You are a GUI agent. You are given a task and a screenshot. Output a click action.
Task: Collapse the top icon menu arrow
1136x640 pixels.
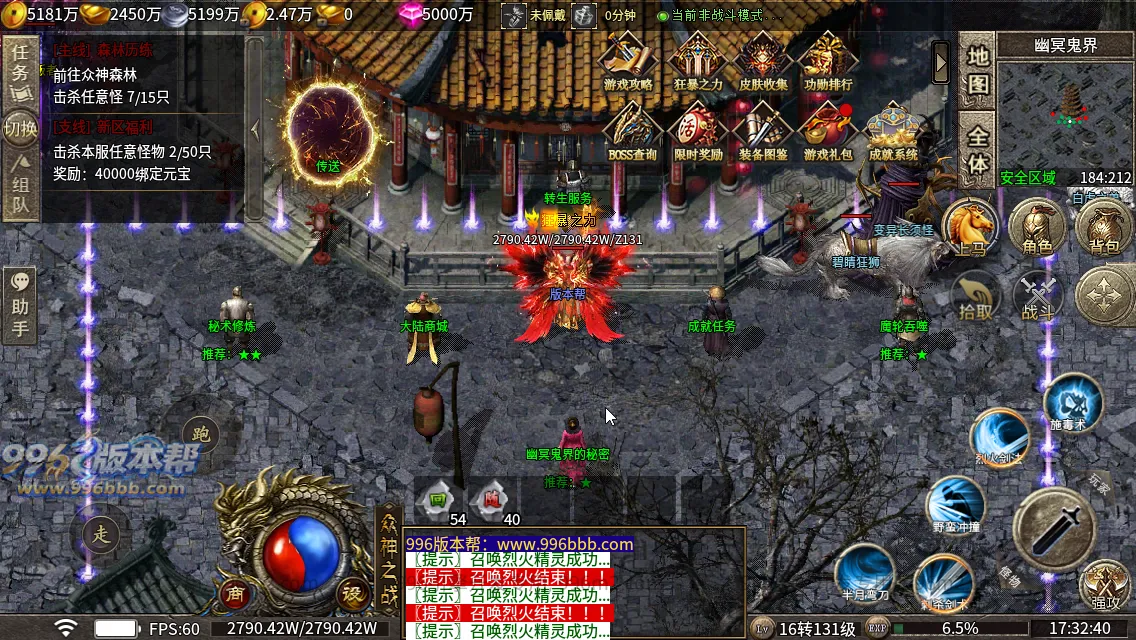click(941, 63)
